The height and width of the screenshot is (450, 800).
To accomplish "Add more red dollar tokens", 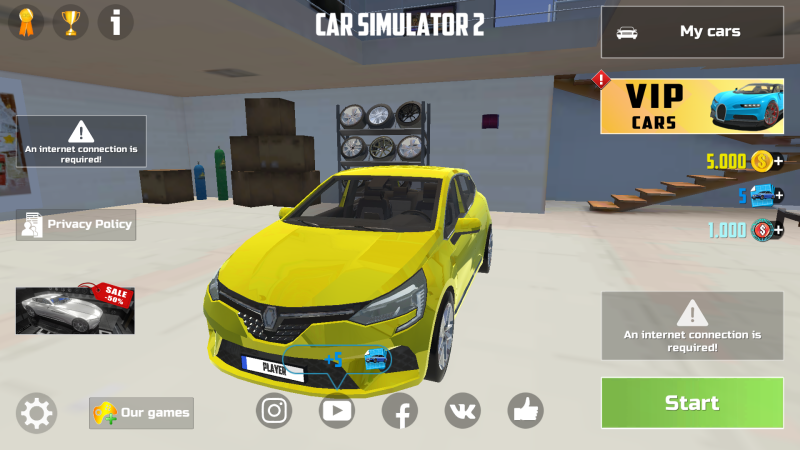I will tap(778, 230).
